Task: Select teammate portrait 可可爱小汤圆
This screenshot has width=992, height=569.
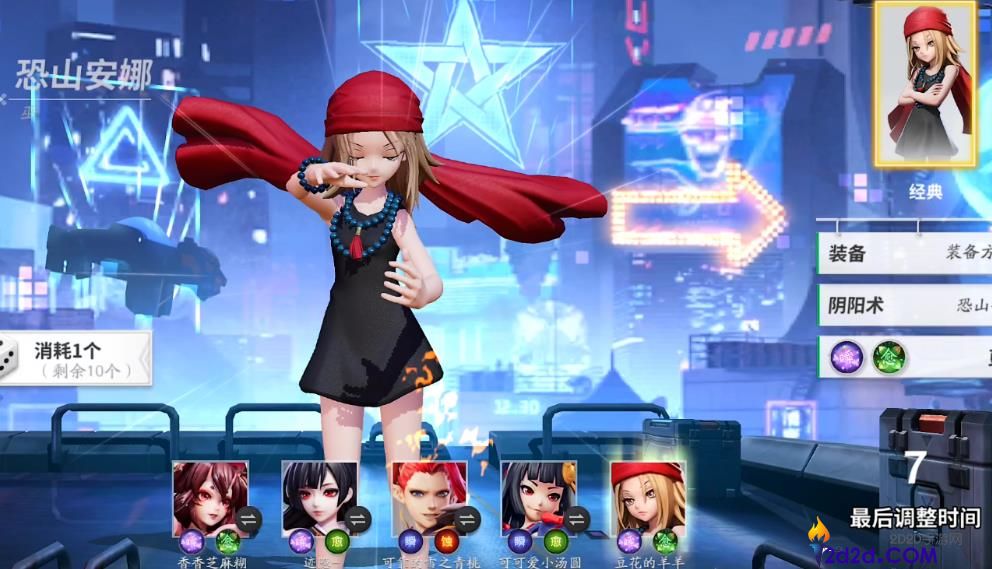Action: (x=538, y=496)
